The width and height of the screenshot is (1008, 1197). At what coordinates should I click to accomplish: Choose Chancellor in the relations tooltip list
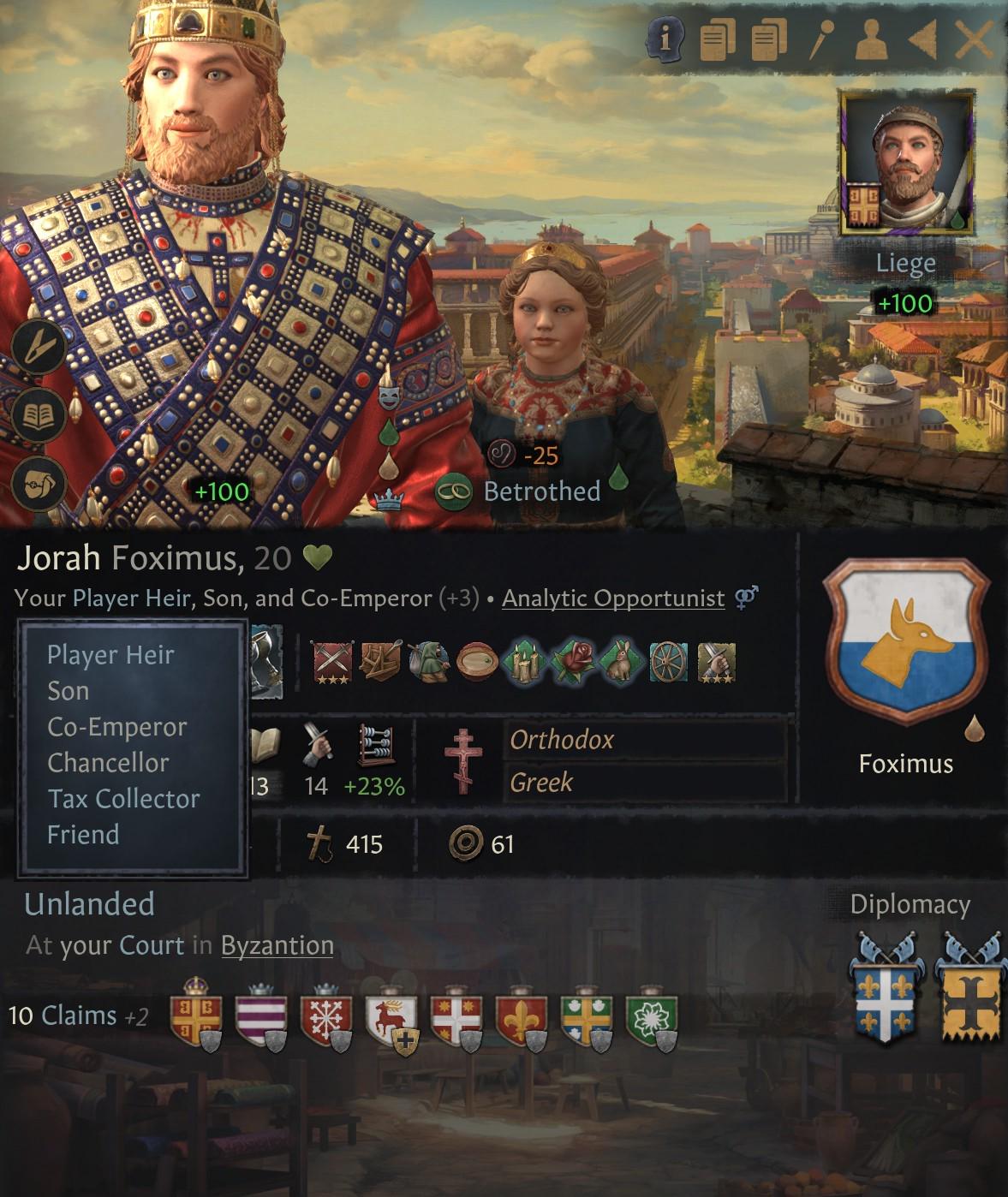coord(108,762)
